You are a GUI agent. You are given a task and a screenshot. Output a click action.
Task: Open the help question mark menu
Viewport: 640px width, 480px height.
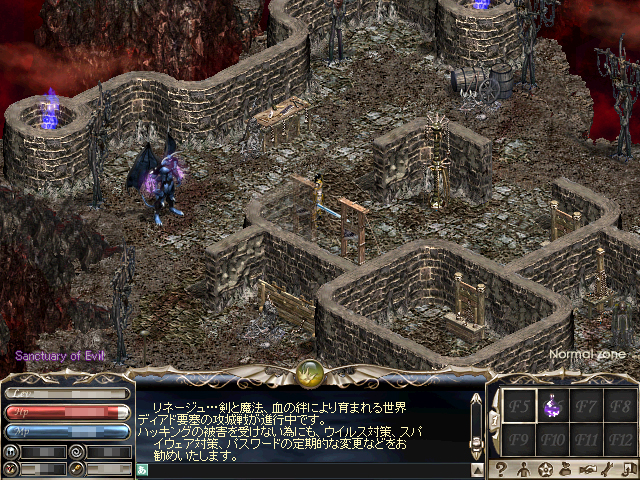pos(499,469)
